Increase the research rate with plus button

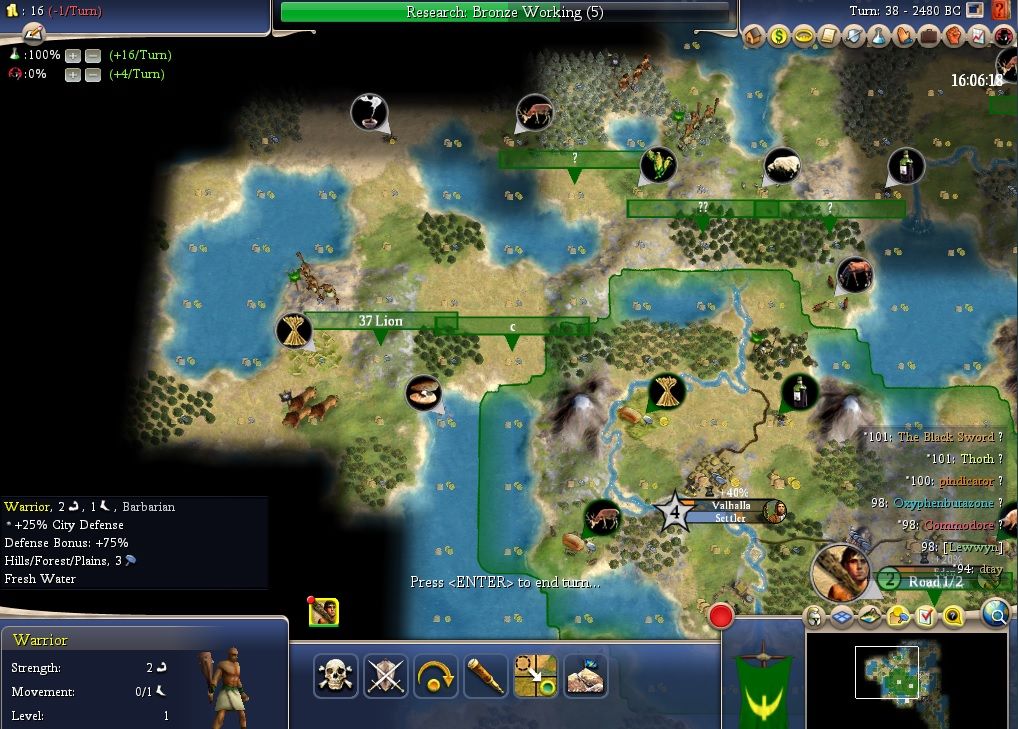[x=73, y=56]
